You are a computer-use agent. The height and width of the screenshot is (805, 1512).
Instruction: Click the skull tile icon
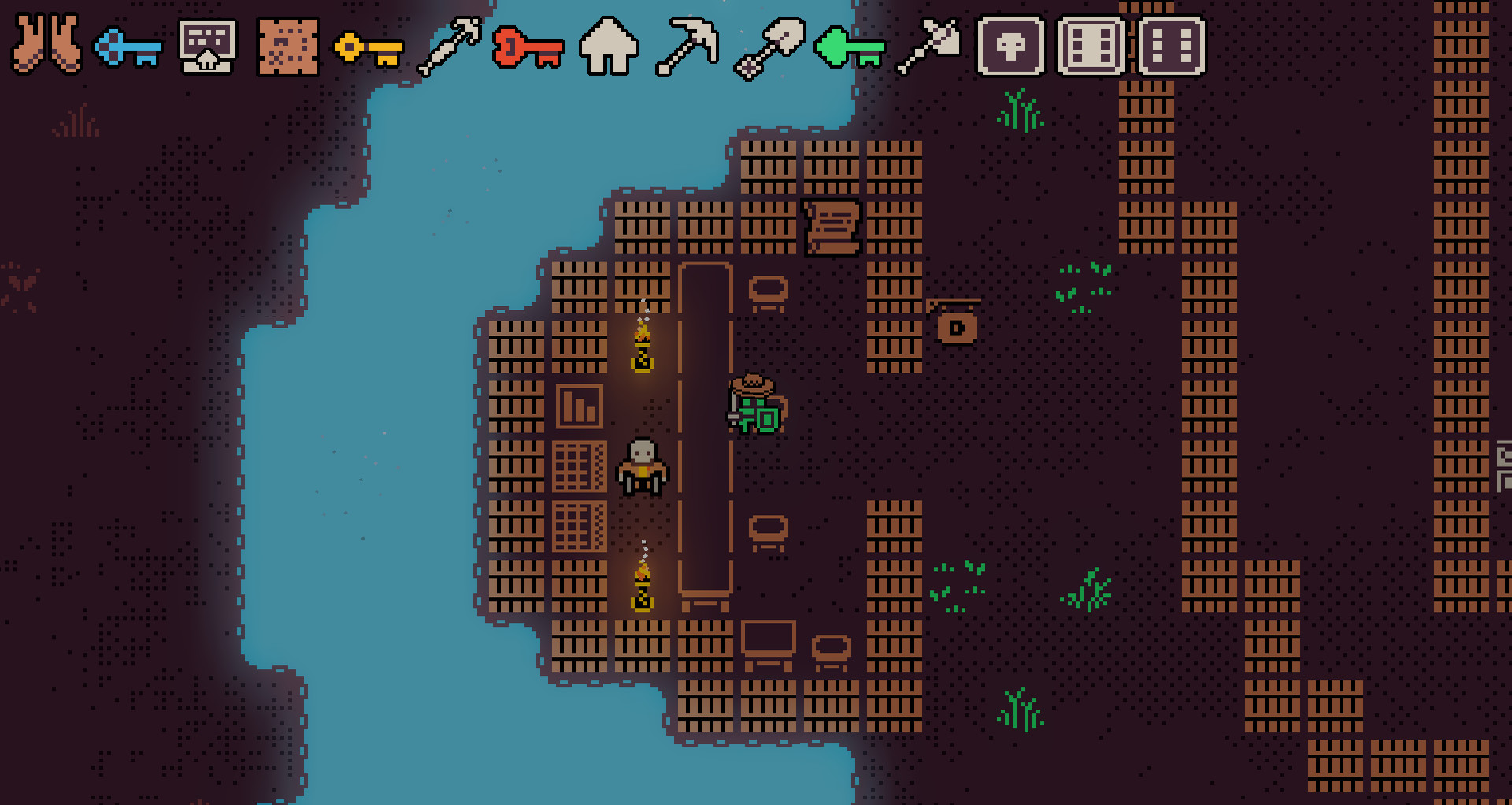coord(1011,47)
